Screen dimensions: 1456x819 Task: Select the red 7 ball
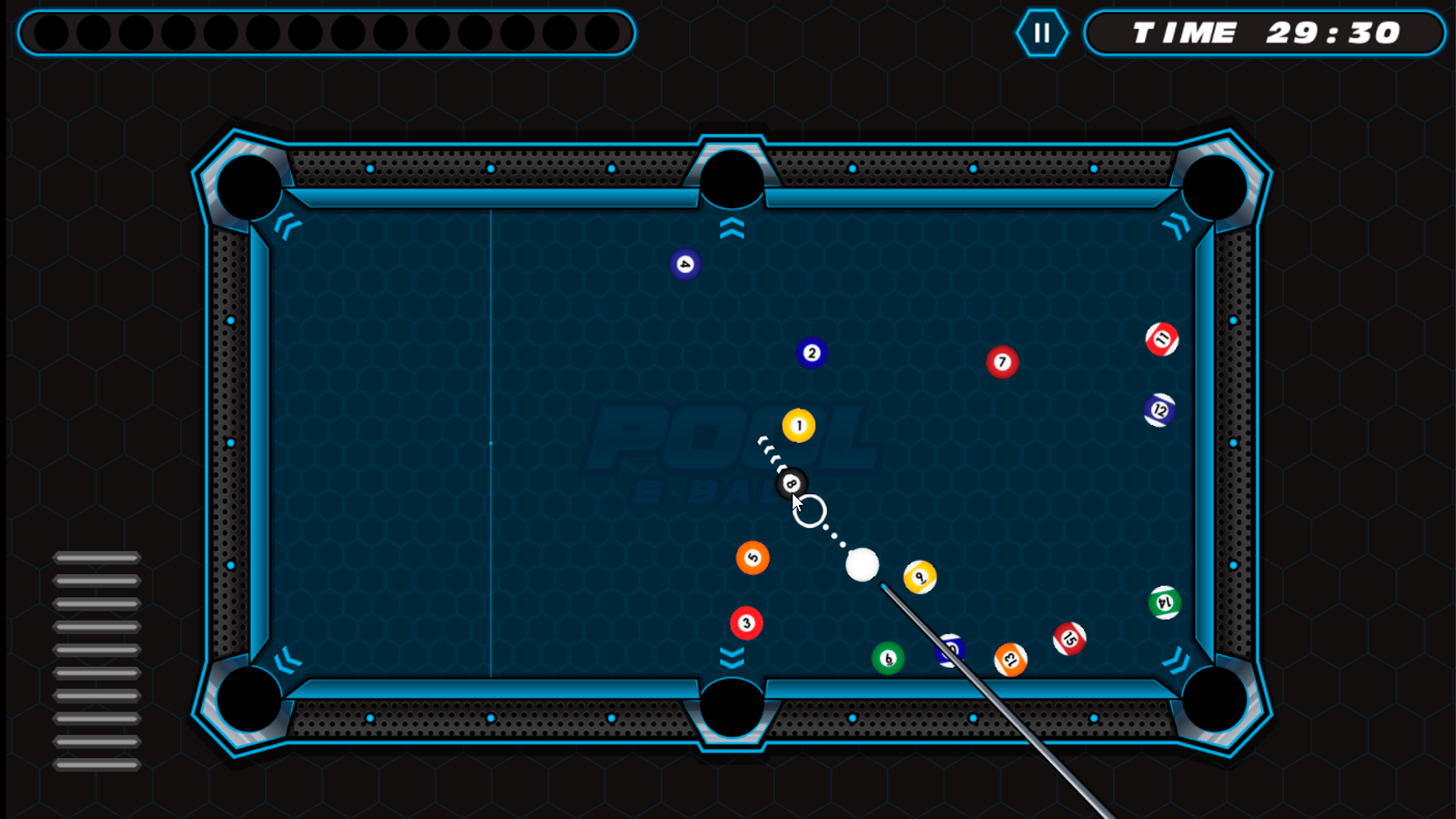coord(1002,361)
